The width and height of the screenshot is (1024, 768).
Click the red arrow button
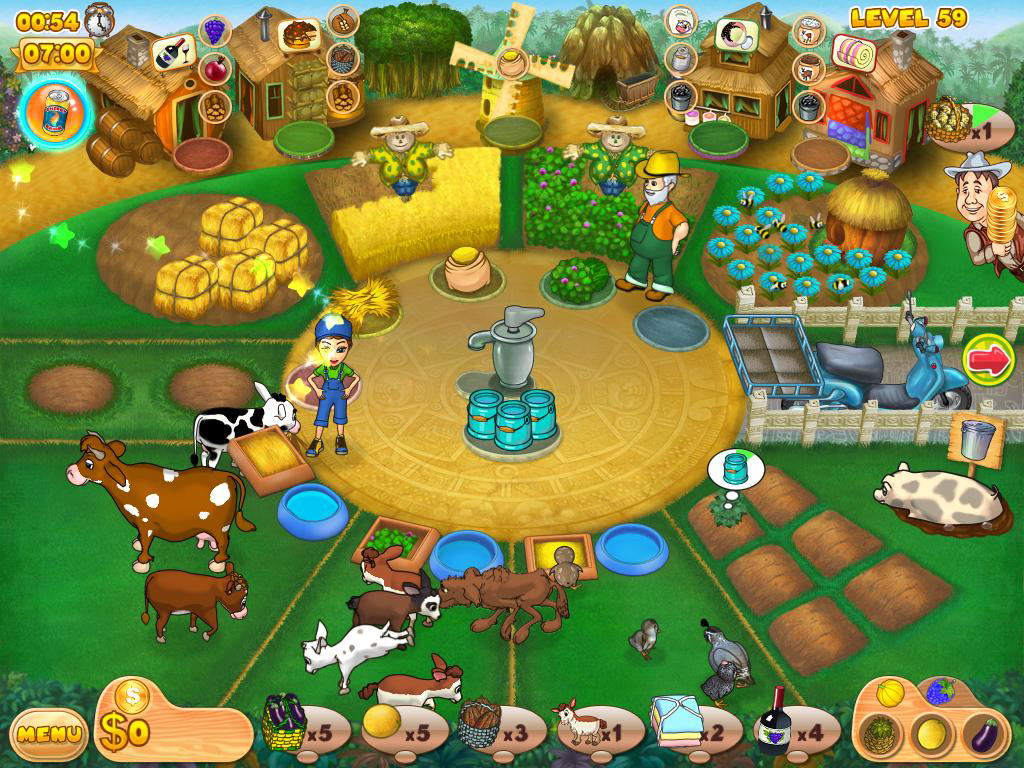click(988, 360)
